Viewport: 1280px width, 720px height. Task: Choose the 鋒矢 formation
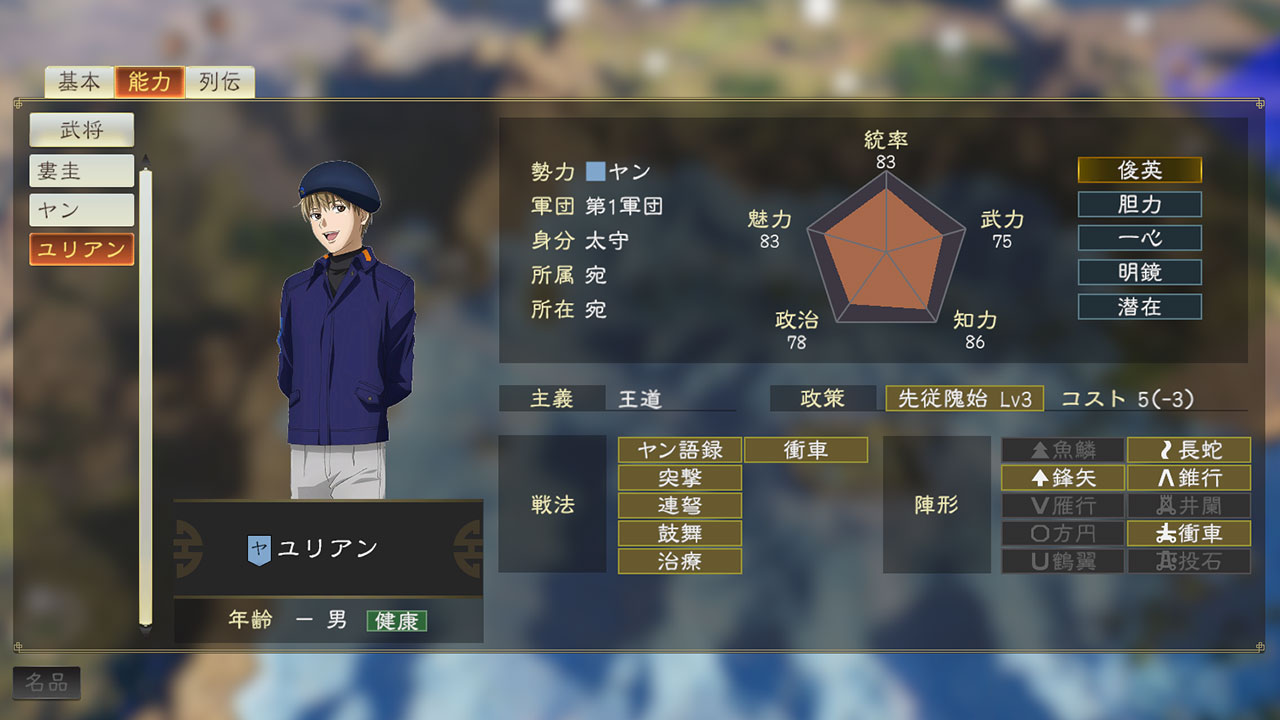click(x=1063, y=478)
